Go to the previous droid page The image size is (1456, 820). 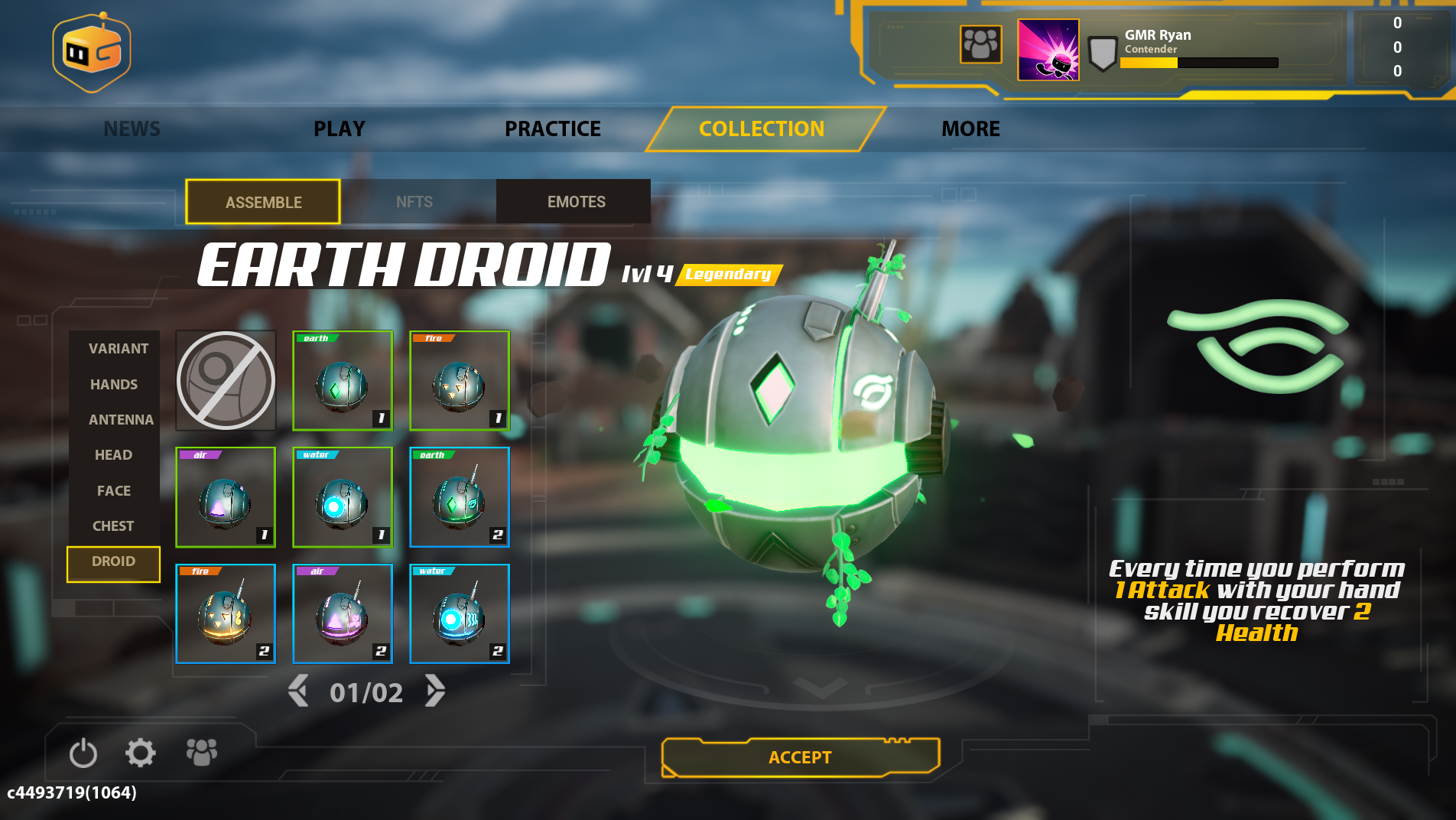[x=298, y=691]
